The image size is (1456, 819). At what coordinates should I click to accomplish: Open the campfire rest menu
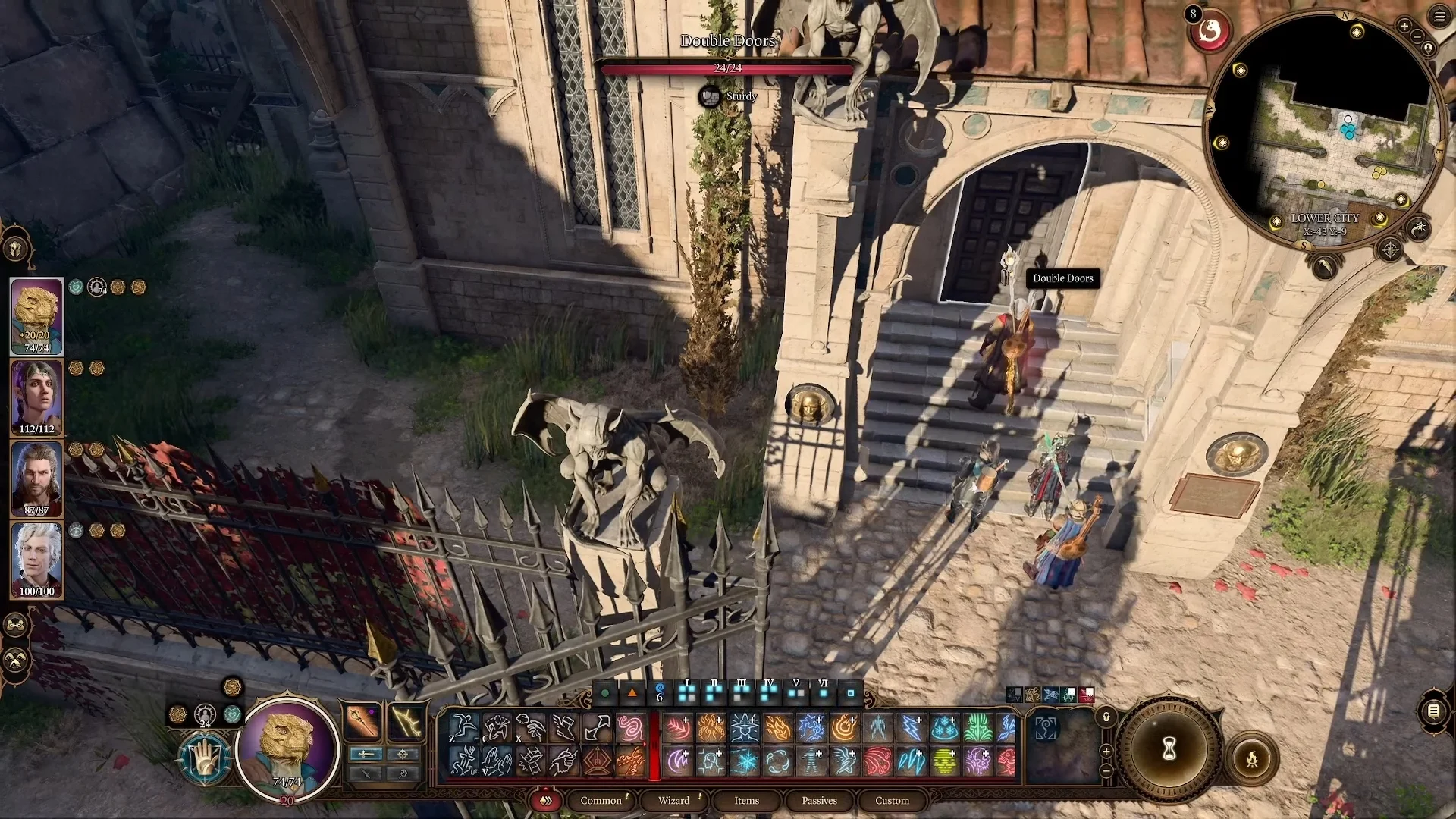(1251, 758)
